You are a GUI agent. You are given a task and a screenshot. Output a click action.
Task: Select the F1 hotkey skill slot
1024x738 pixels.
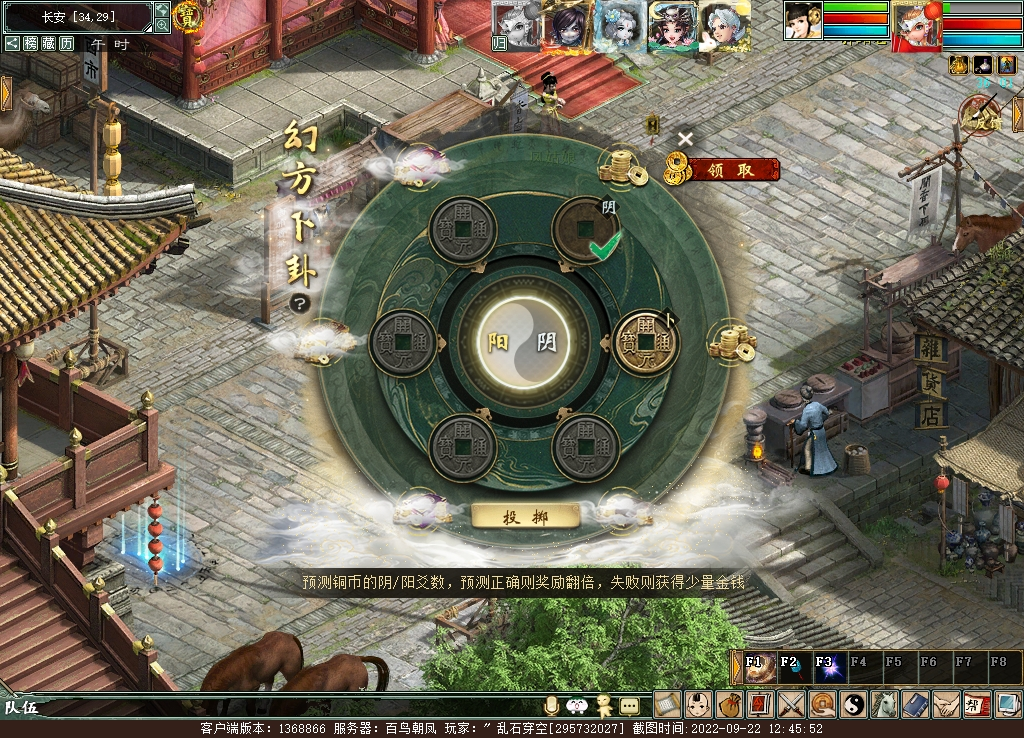point(755,667)
